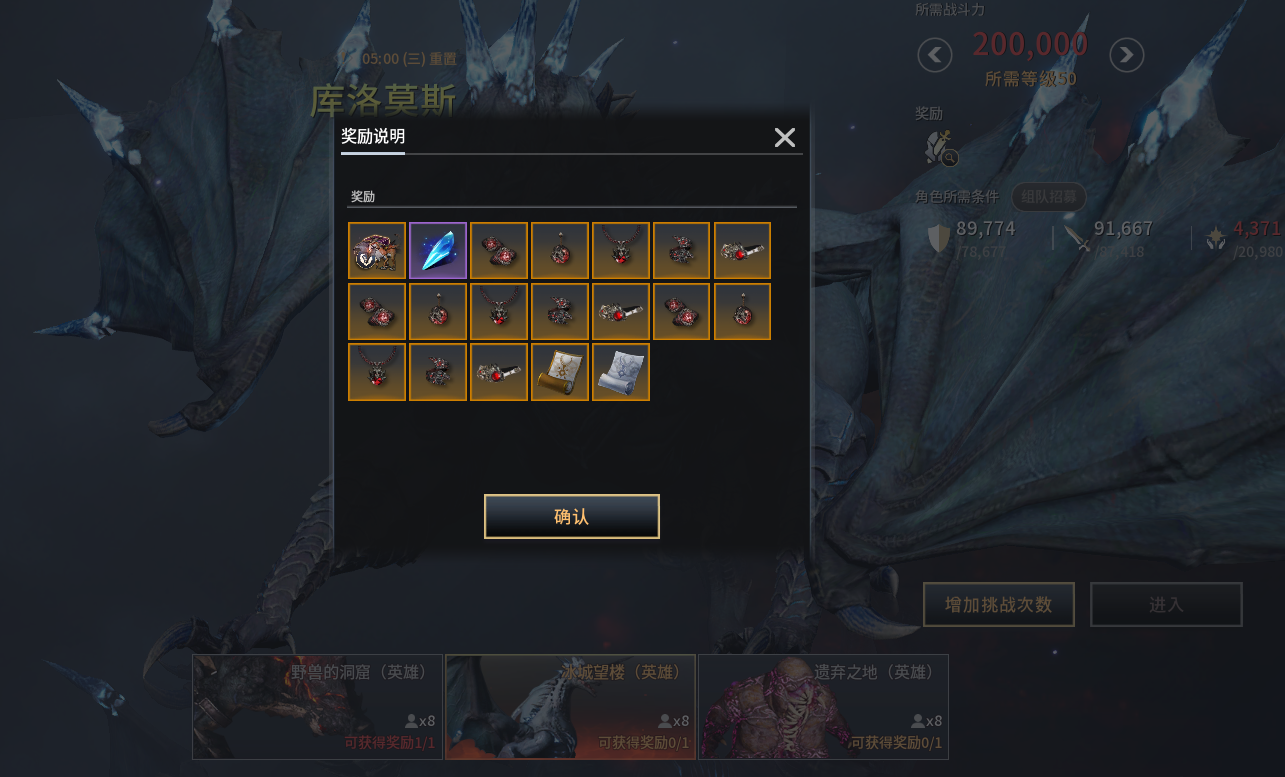The width and height of the screenshot is (1285, 777).
Task: Click the 增加挑战次数 button
Action: 998,604
